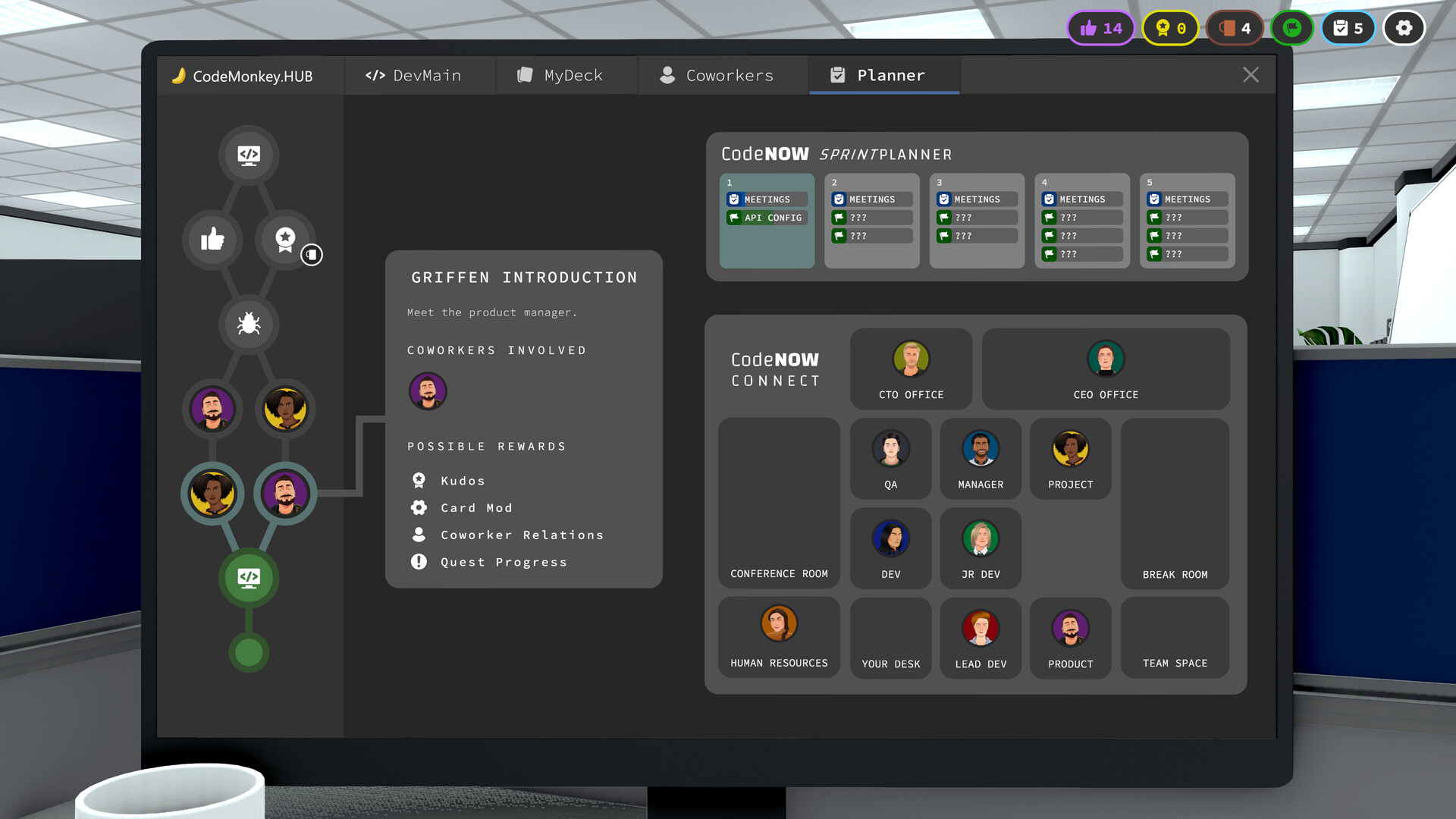Check the coffee mug counter at top right

[x=1235, y=27]
